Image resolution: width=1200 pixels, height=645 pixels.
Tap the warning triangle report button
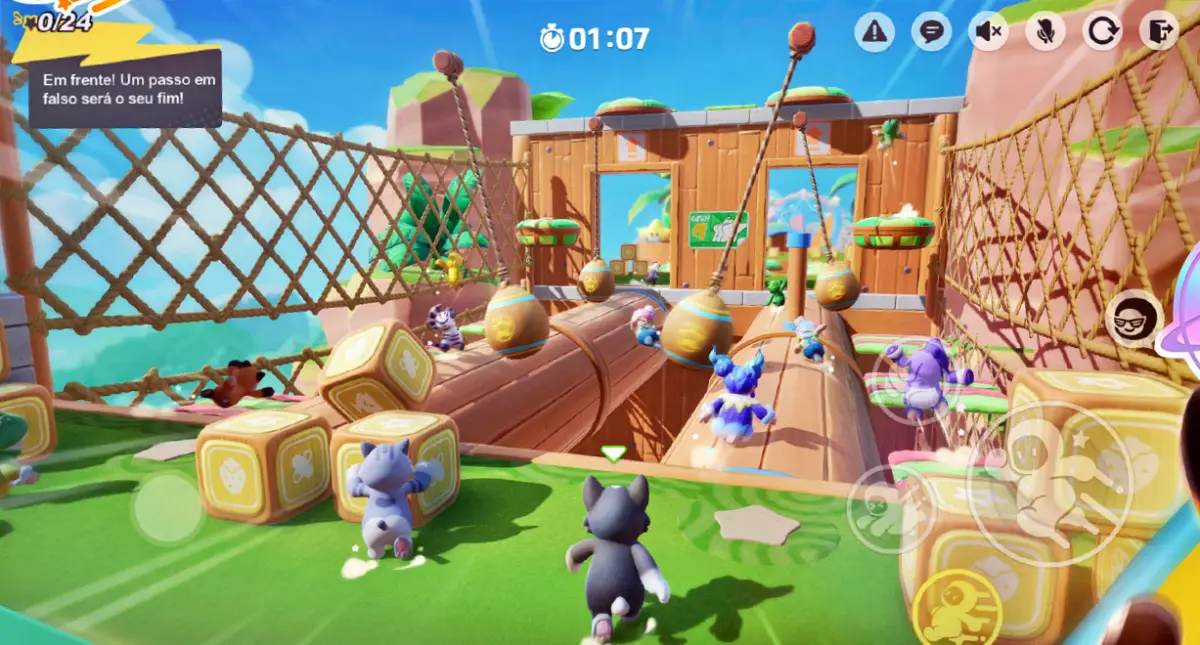pyautogui.click(x=874, y=32)
